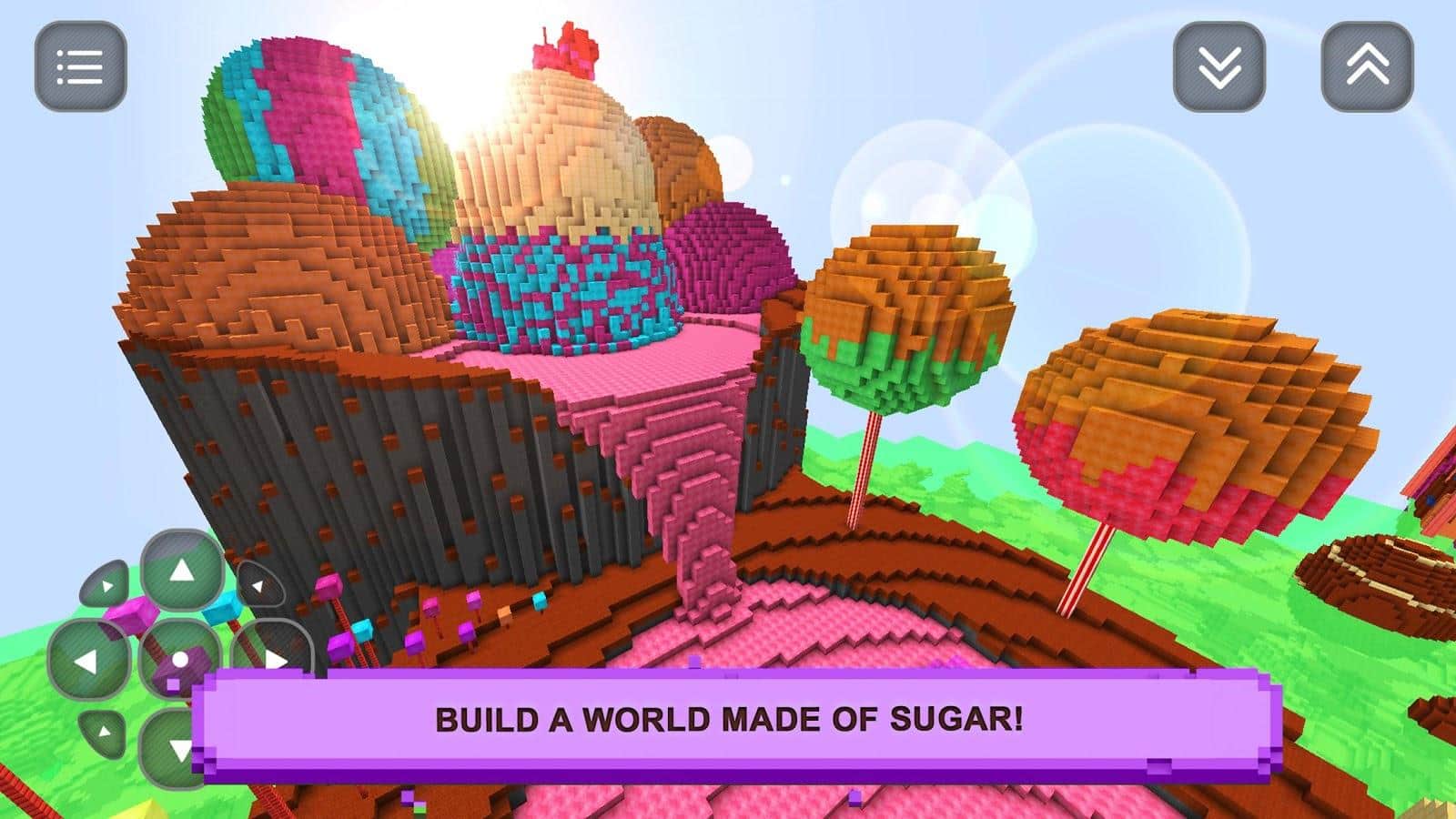The height and width of the screenshot is (819, 1456).
Task: Click the BUILD A WORLD MADE OF SUGAR banner
Action: tap(728, 719)
